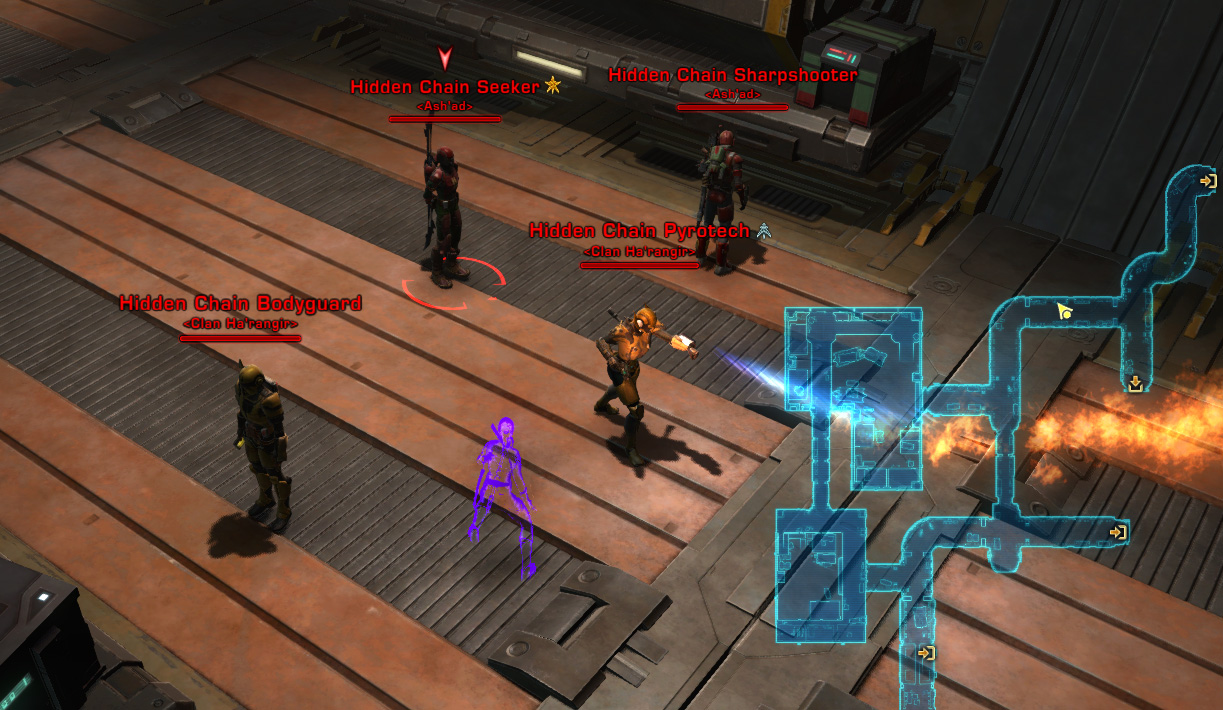
Task: Target the Hidden Chain Seeker nameplate
Action: point(445,87)
